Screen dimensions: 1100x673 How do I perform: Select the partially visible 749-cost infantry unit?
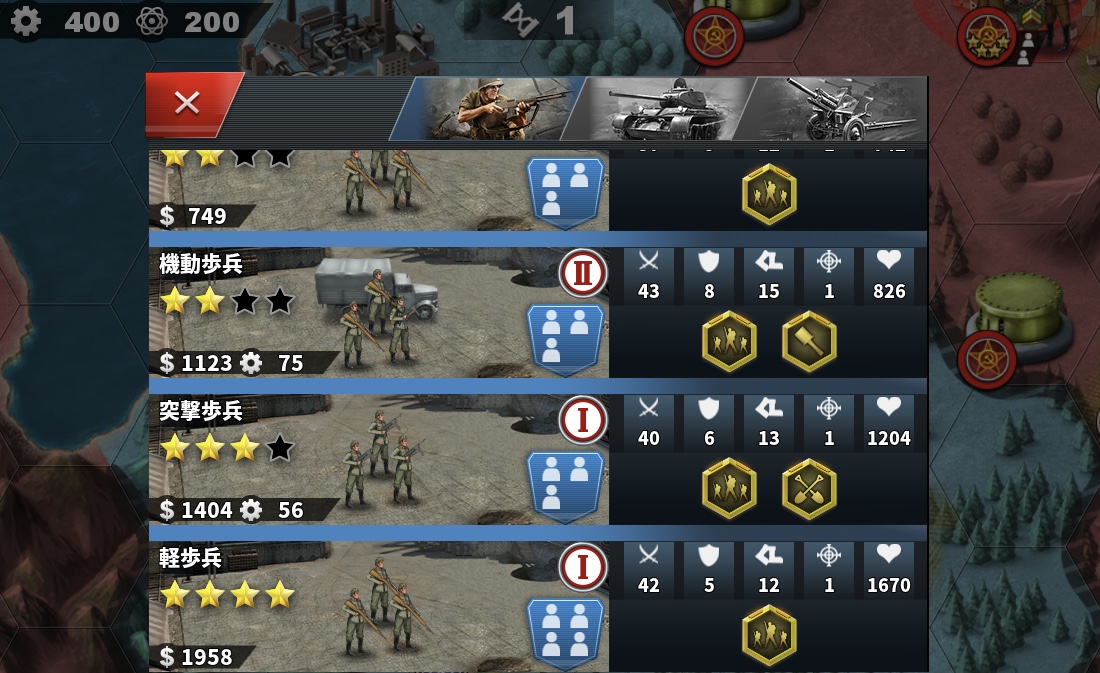coord(378,190)
